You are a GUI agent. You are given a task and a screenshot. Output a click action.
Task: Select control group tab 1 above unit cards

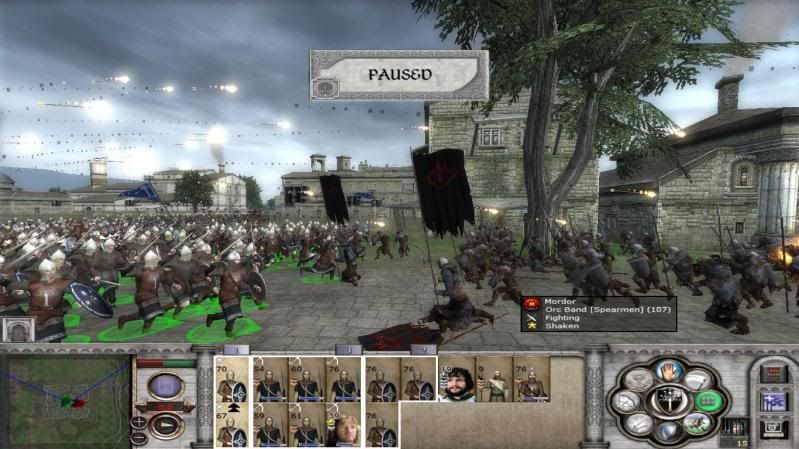[236, 349]
